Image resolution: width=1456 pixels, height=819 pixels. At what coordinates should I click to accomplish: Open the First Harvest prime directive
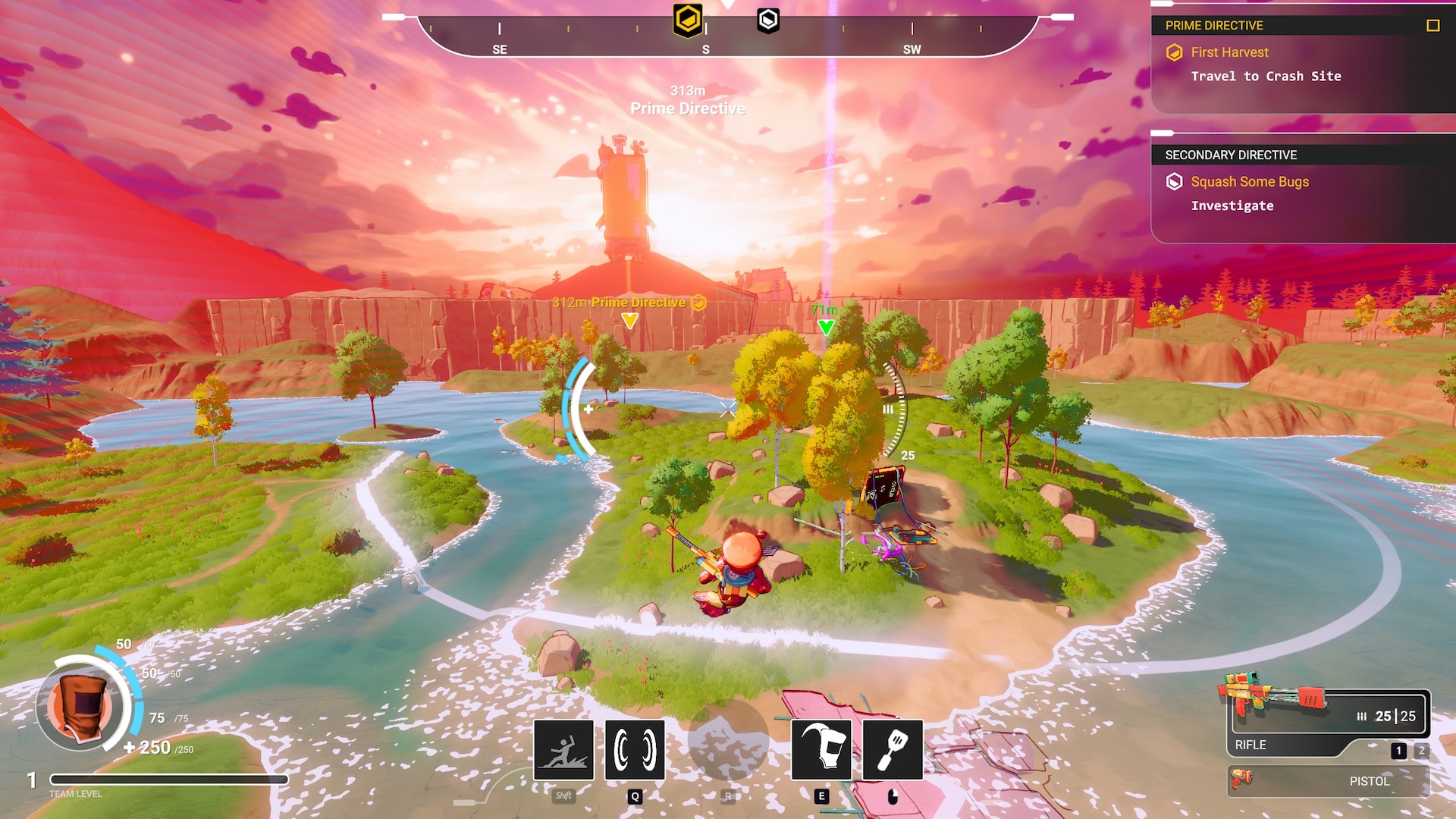coord(1229,52)
